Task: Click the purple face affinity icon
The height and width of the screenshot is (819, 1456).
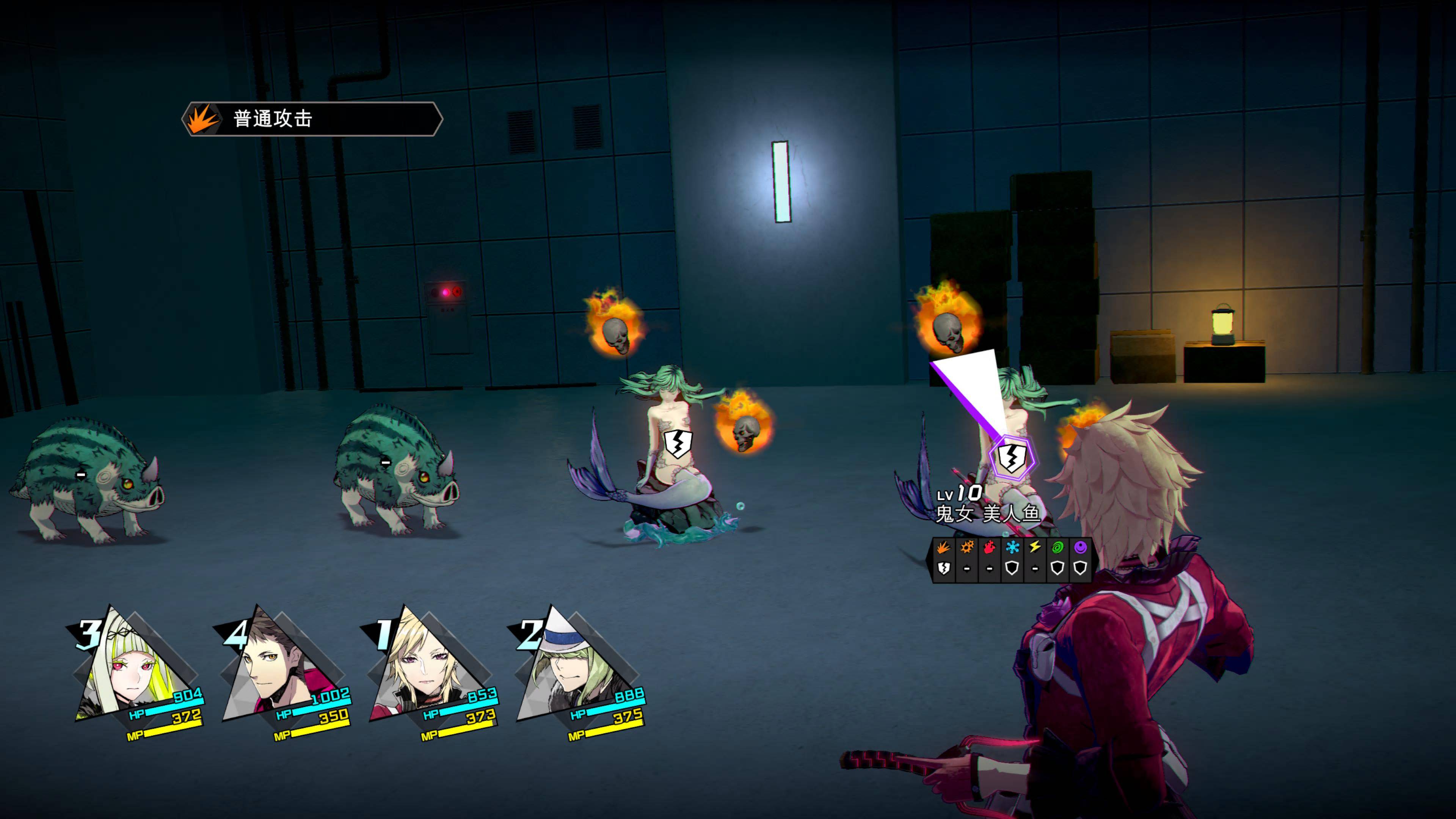Action: tap(1080, 547)
